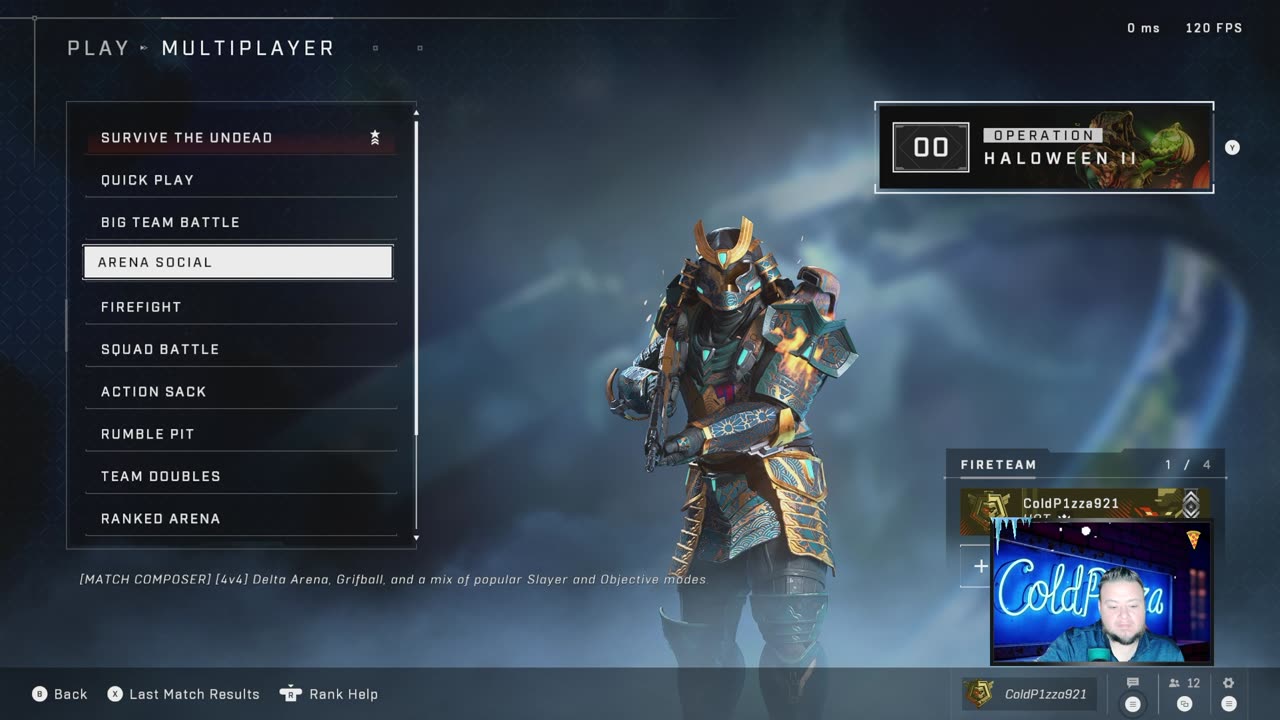Choose the Quick Play playlist
This screenshot has width=1280, height=720.
click(239, 180)
